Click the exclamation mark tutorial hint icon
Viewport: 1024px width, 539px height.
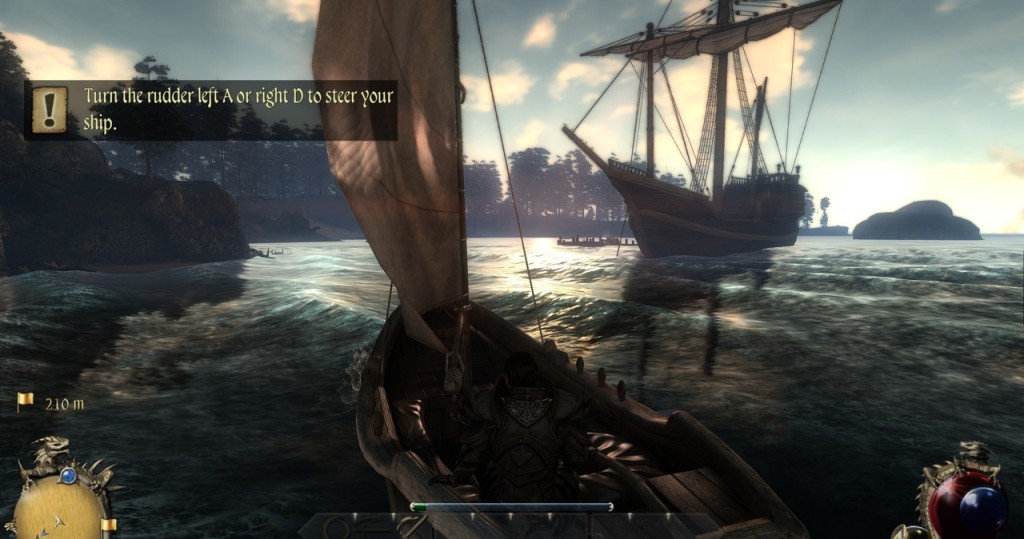49,109
